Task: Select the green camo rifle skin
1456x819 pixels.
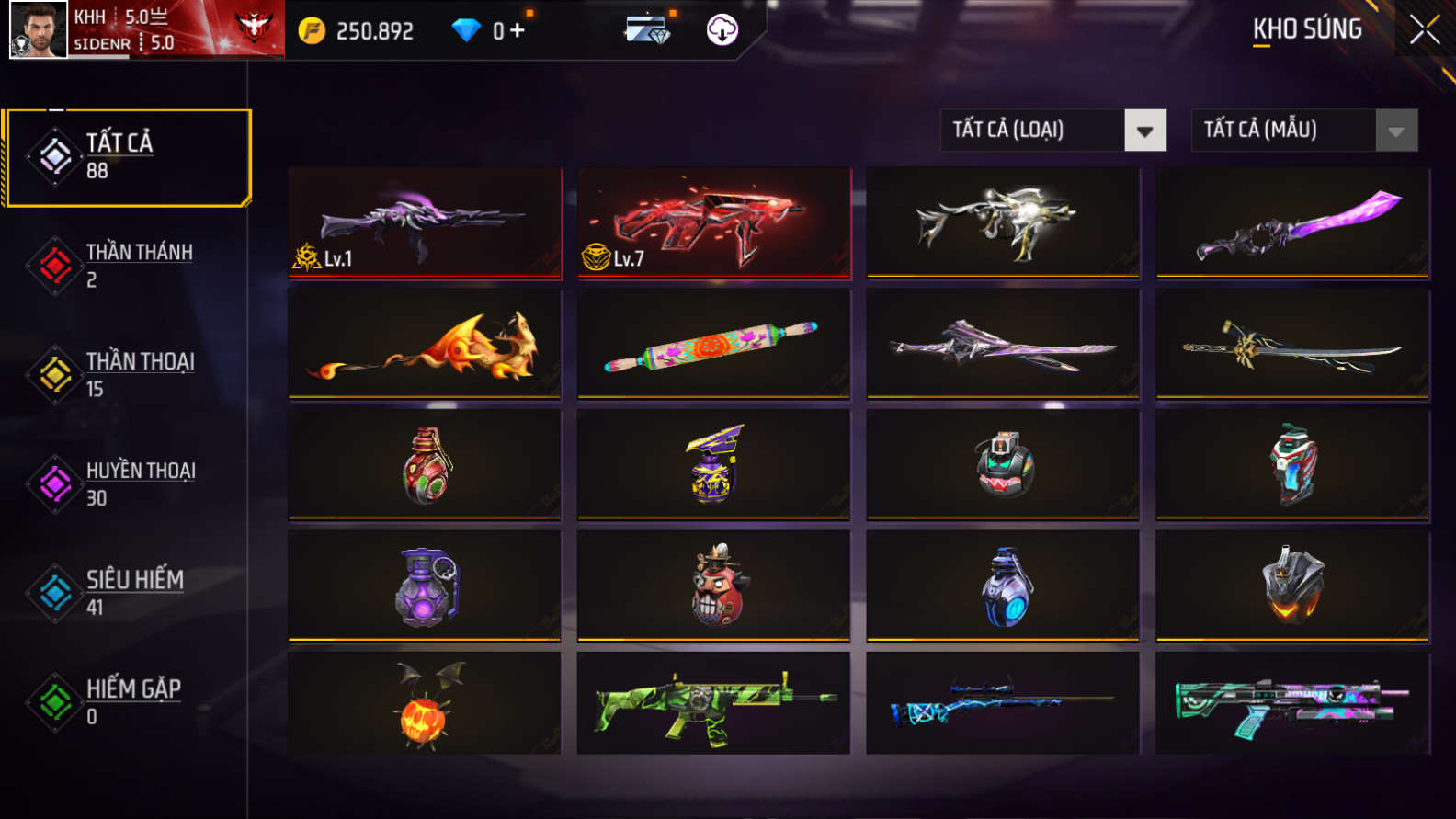Action: (x=713, y=704)
